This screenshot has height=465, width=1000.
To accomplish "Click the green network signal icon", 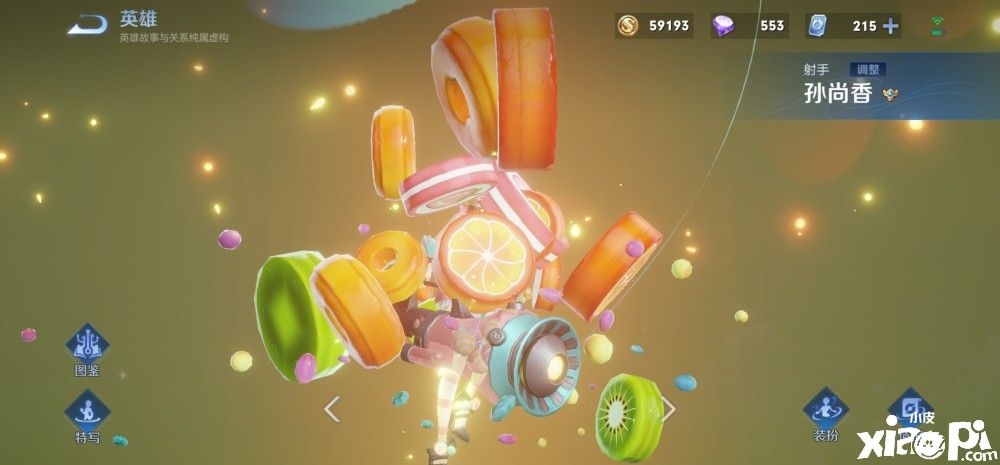I will (x=937, y=26).
